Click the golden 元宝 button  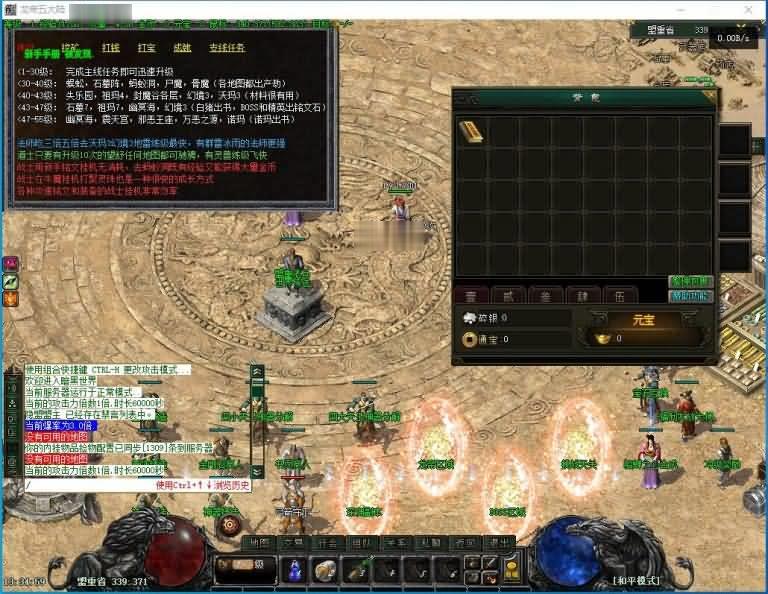click(642, 319)
